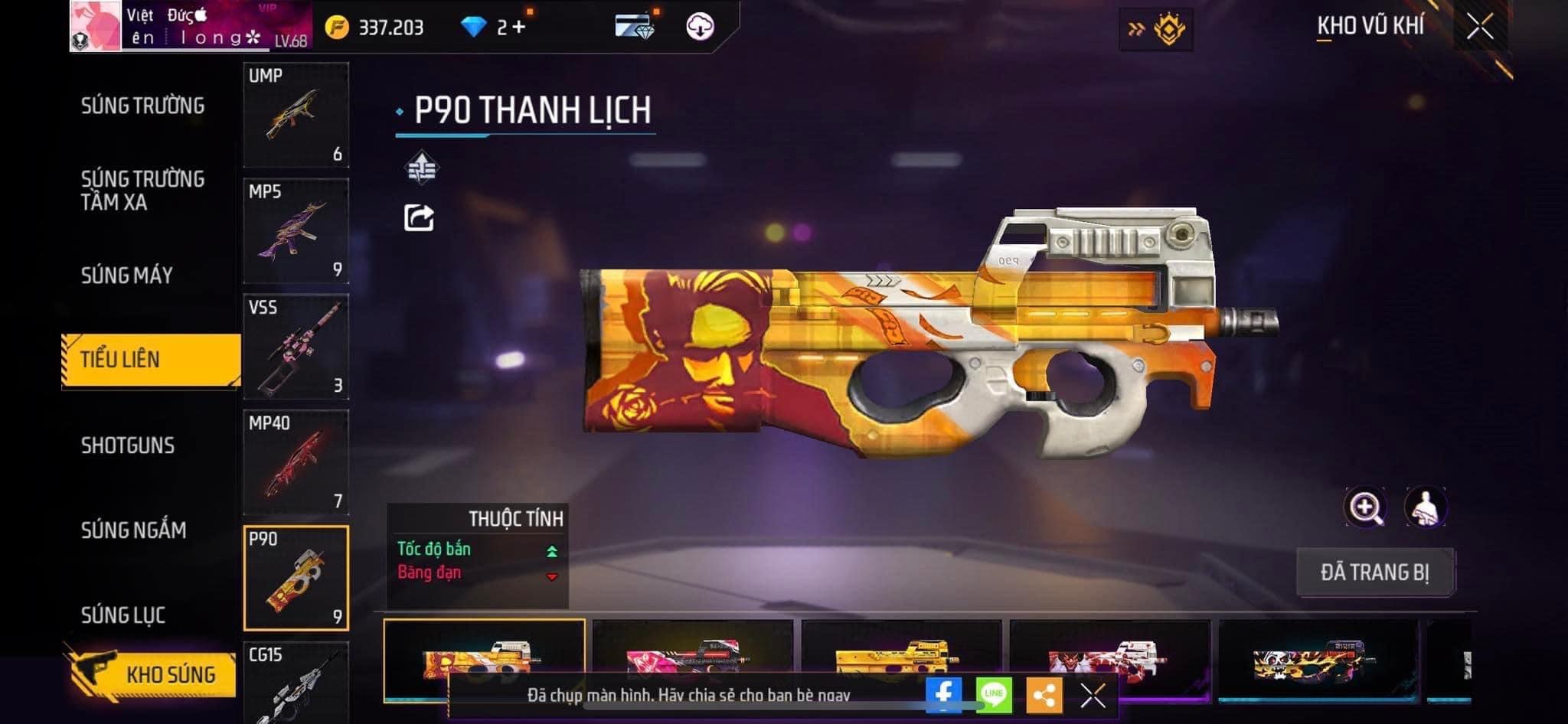Viewport: 1568px width, 724px height.
Task: Pick the MP40 weapon tile
Action: point(296,462)
